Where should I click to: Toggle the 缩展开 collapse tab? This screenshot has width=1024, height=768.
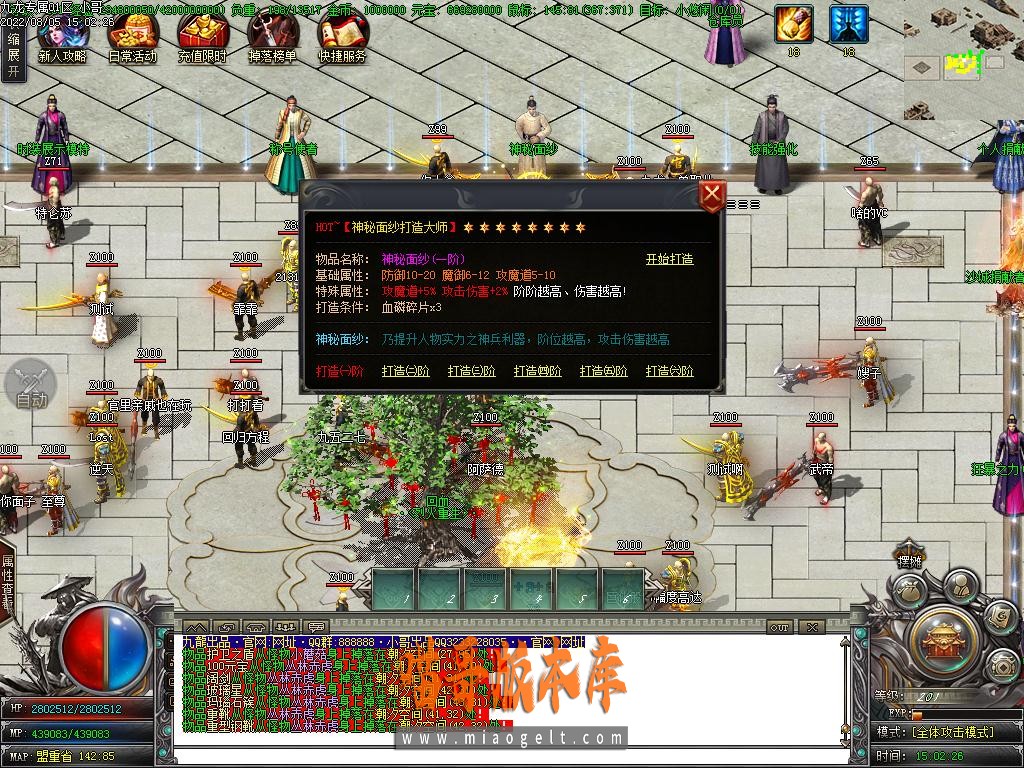coord(12,55)
